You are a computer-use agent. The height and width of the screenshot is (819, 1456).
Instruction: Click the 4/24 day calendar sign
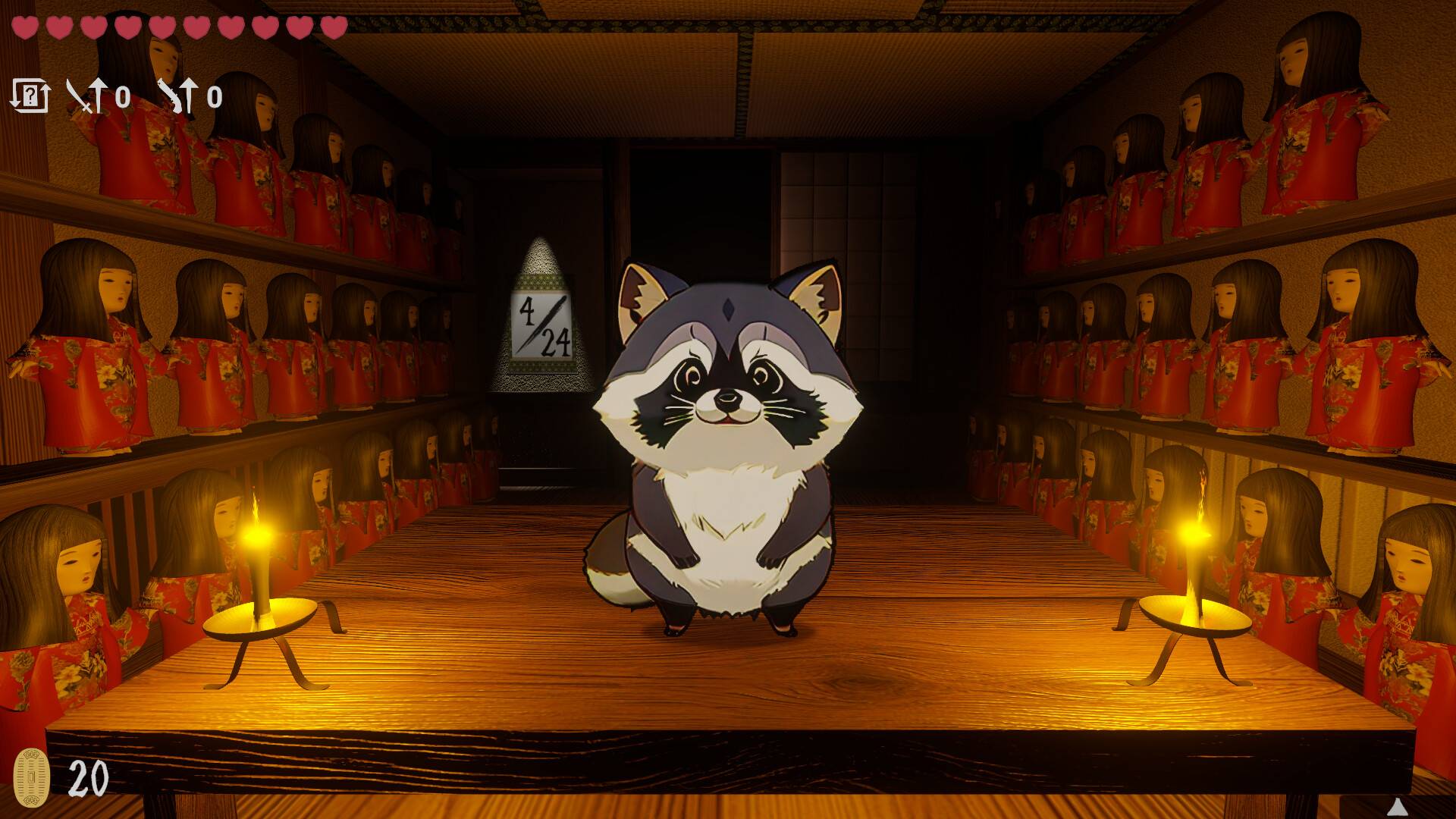[543, 326]
